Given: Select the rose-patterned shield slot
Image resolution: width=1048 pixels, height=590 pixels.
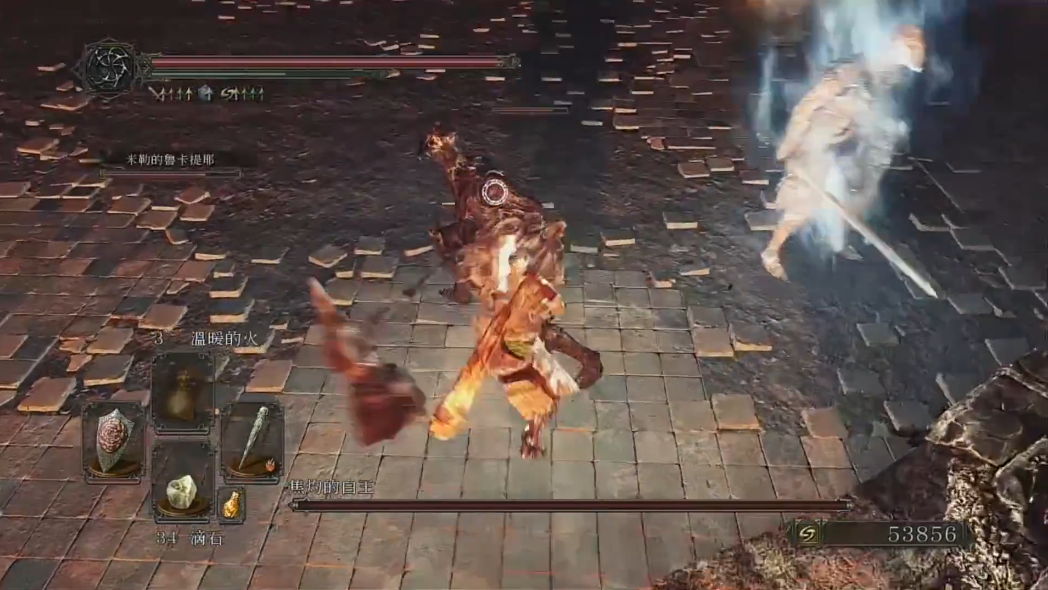Looking at the screenshot, I should (112, 438).
